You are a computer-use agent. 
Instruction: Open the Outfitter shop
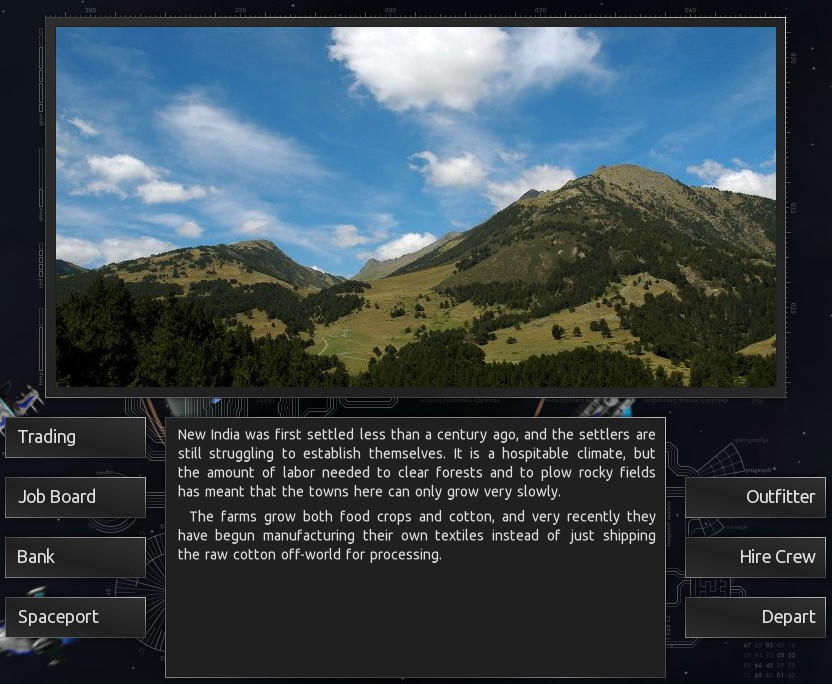[755, 497]
